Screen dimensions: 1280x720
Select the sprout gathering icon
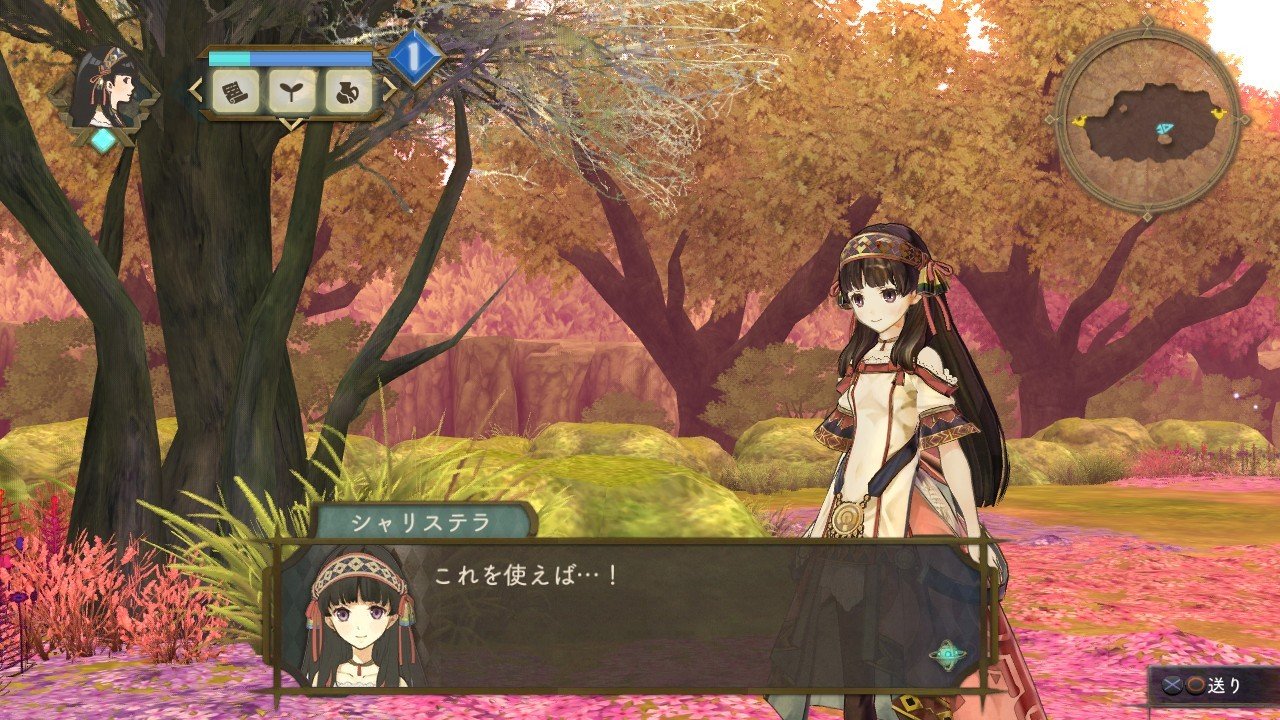pos(291,91)
